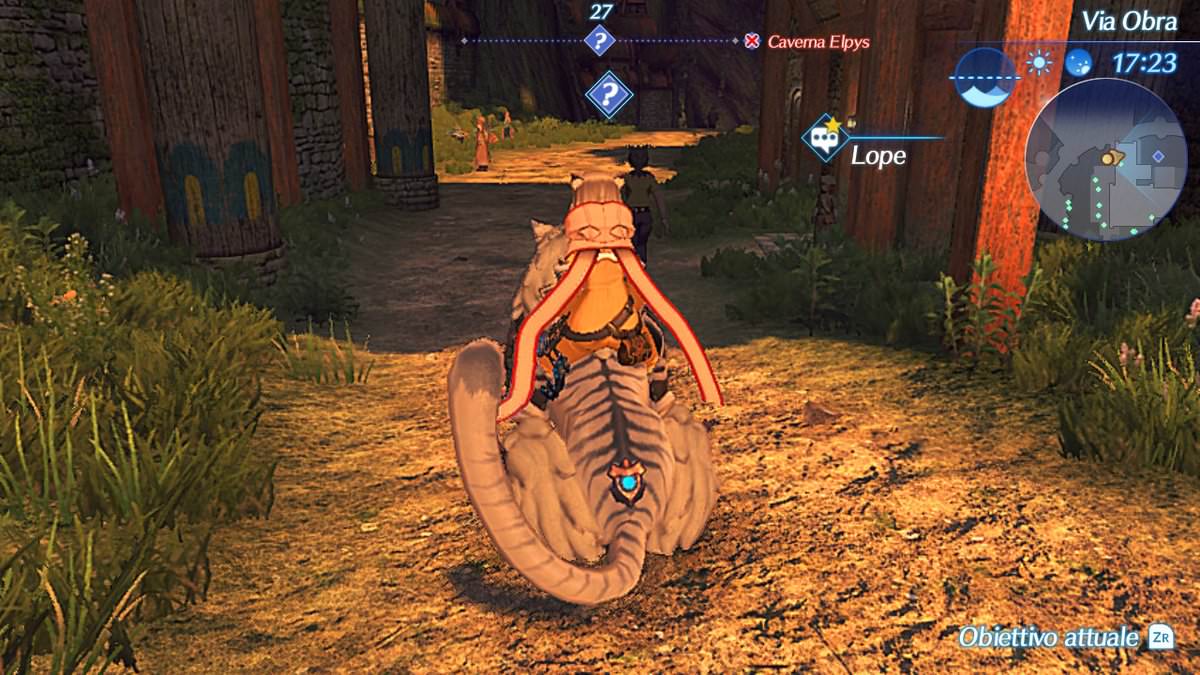Image resolution: width=1200 pixels, height=675 pixels.
Task: Open the circular minimap
Action: (x=1105, y=160)
